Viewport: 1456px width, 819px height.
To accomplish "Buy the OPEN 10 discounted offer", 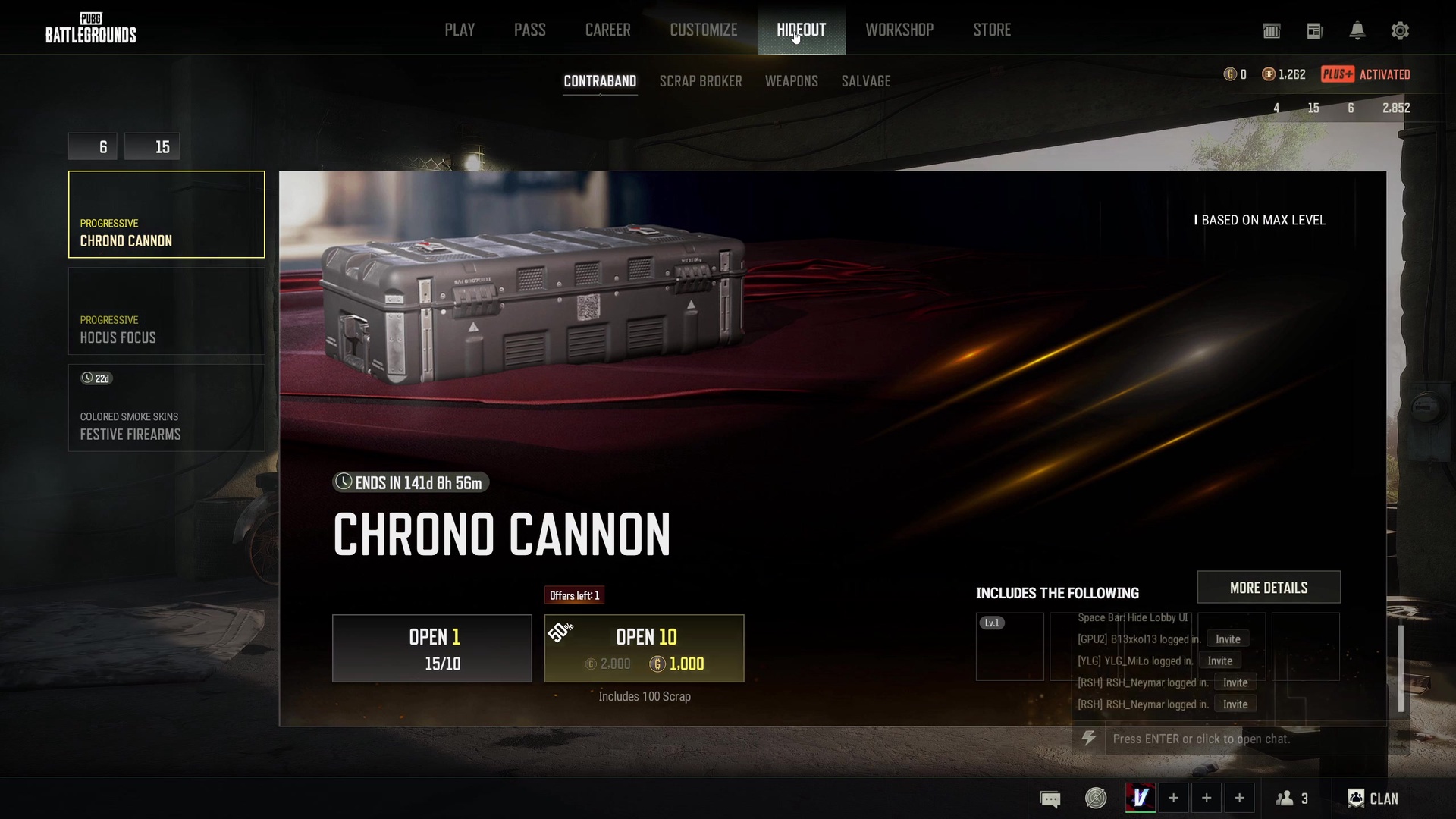I will coord(644,648).
